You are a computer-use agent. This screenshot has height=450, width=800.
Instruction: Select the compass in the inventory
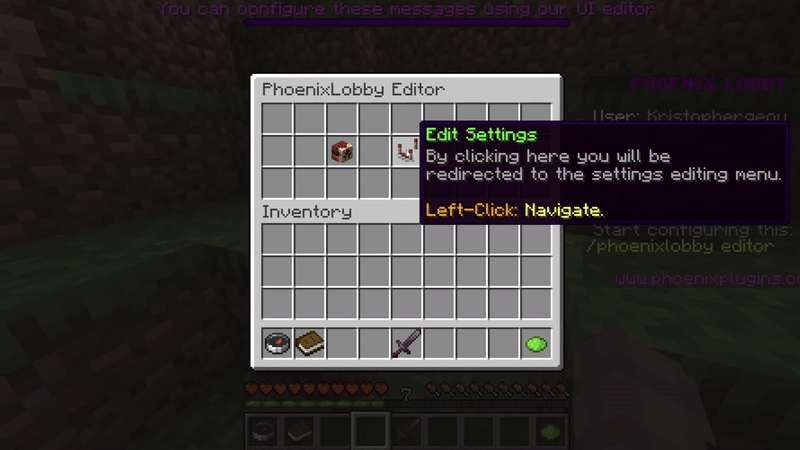pos(278,344)
